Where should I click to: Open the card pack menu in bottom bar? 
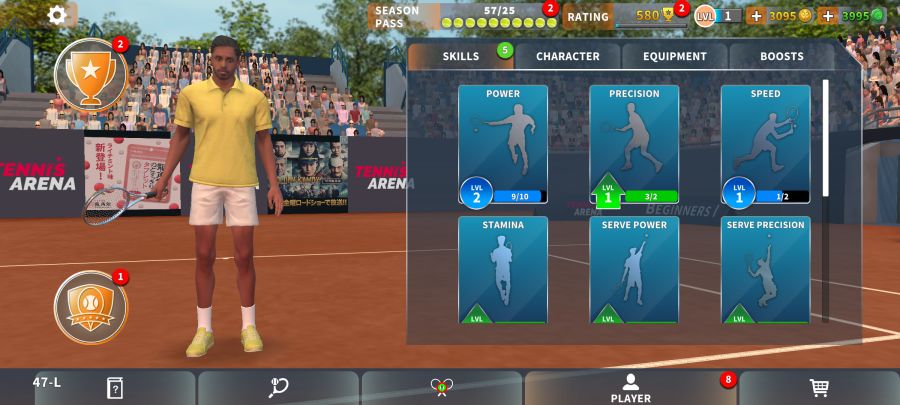tap(114, 388)
